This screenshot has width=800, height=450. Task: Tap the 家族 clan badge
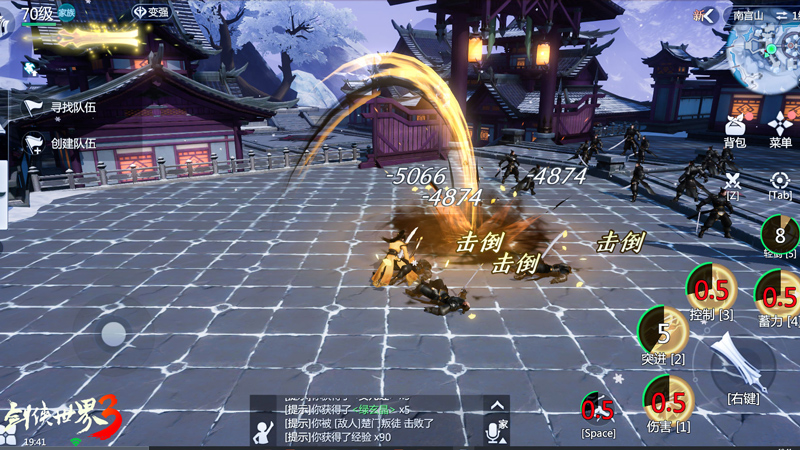[x=66, y=12]
